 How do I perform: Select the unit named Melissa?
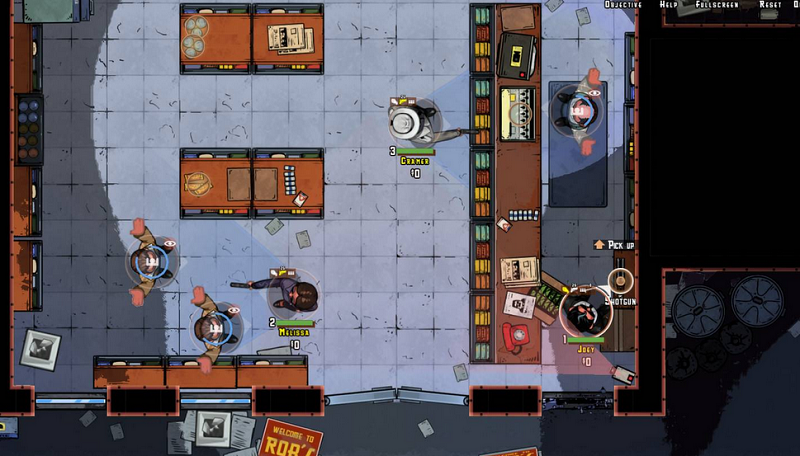click(295, 295)
